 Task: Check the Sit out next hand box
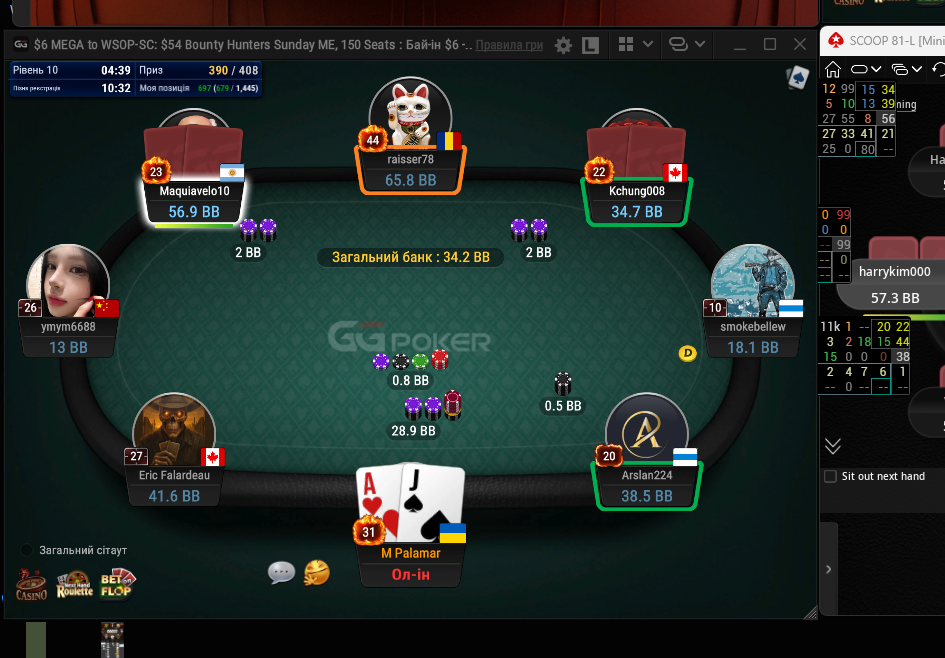click(x=830, y=476)
